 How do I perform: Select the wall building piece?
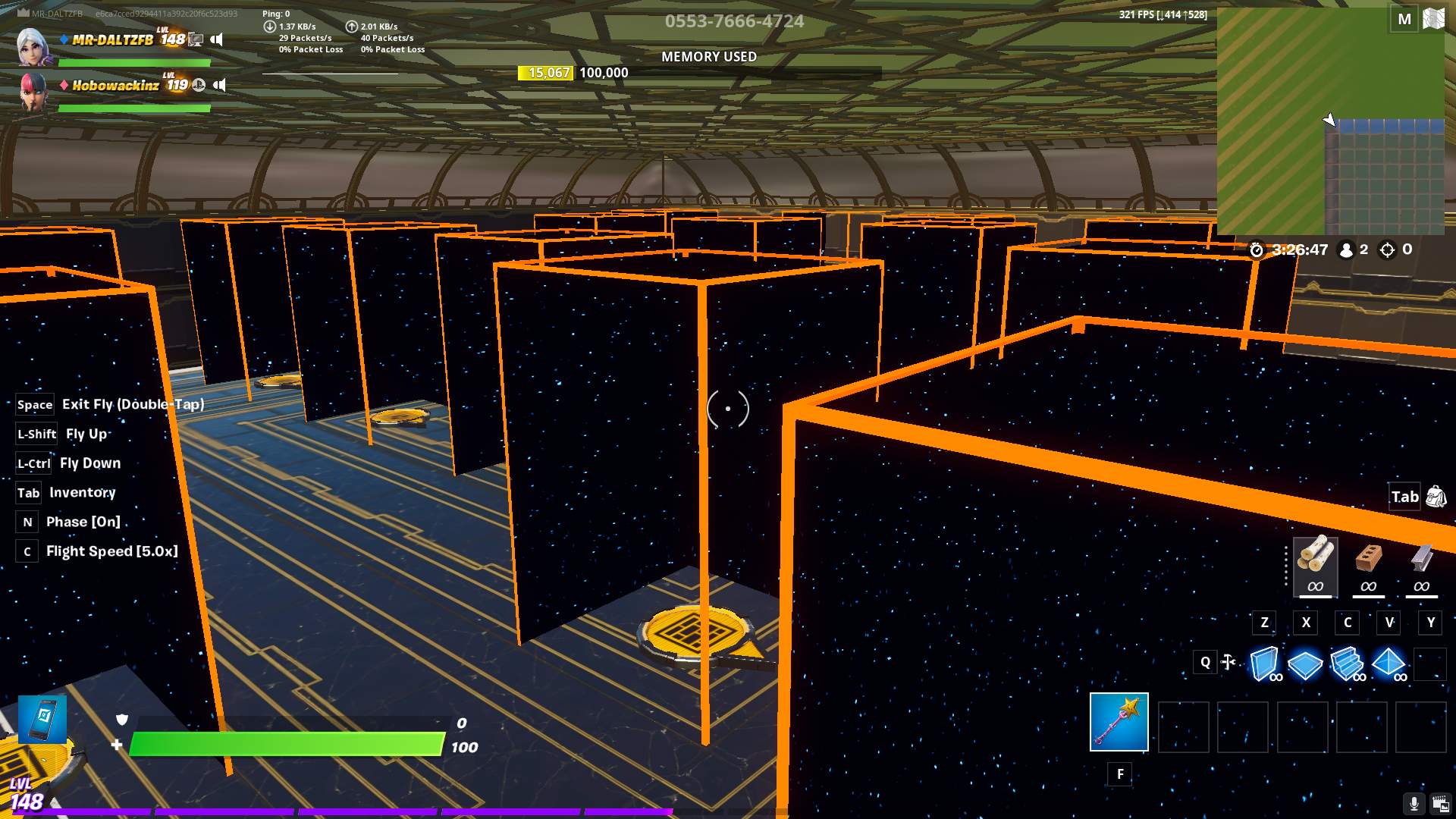tap(1263, 664)
